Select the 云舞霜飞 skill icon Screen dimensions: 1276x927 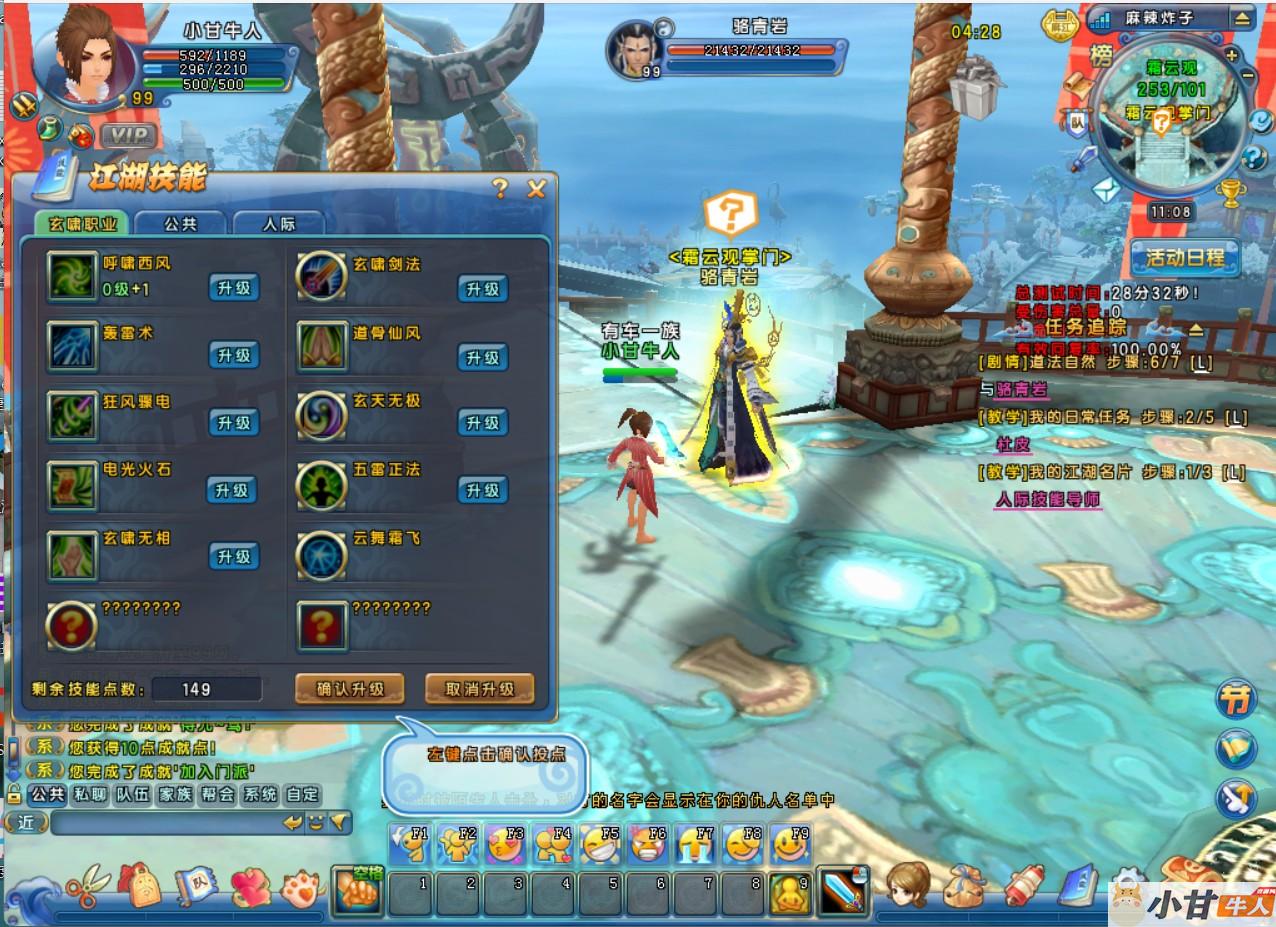(x=322, y=553)
